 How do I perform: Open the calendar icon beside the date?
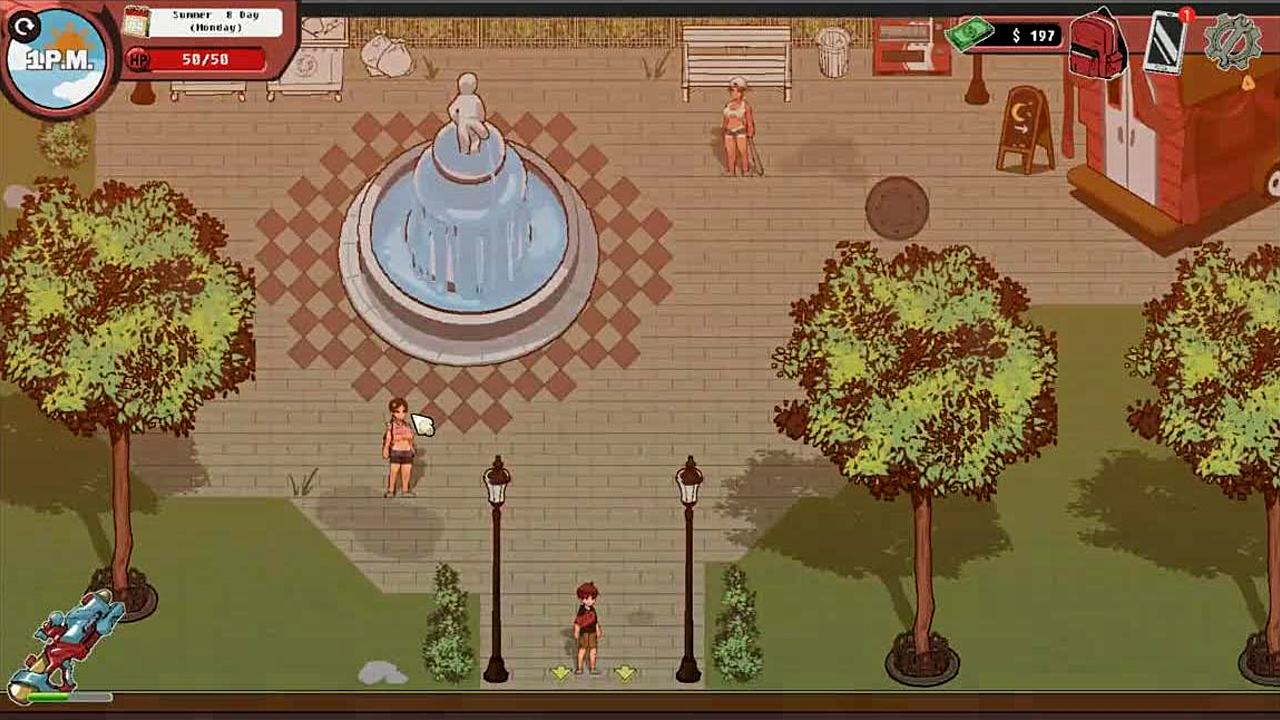coord(136,20)
